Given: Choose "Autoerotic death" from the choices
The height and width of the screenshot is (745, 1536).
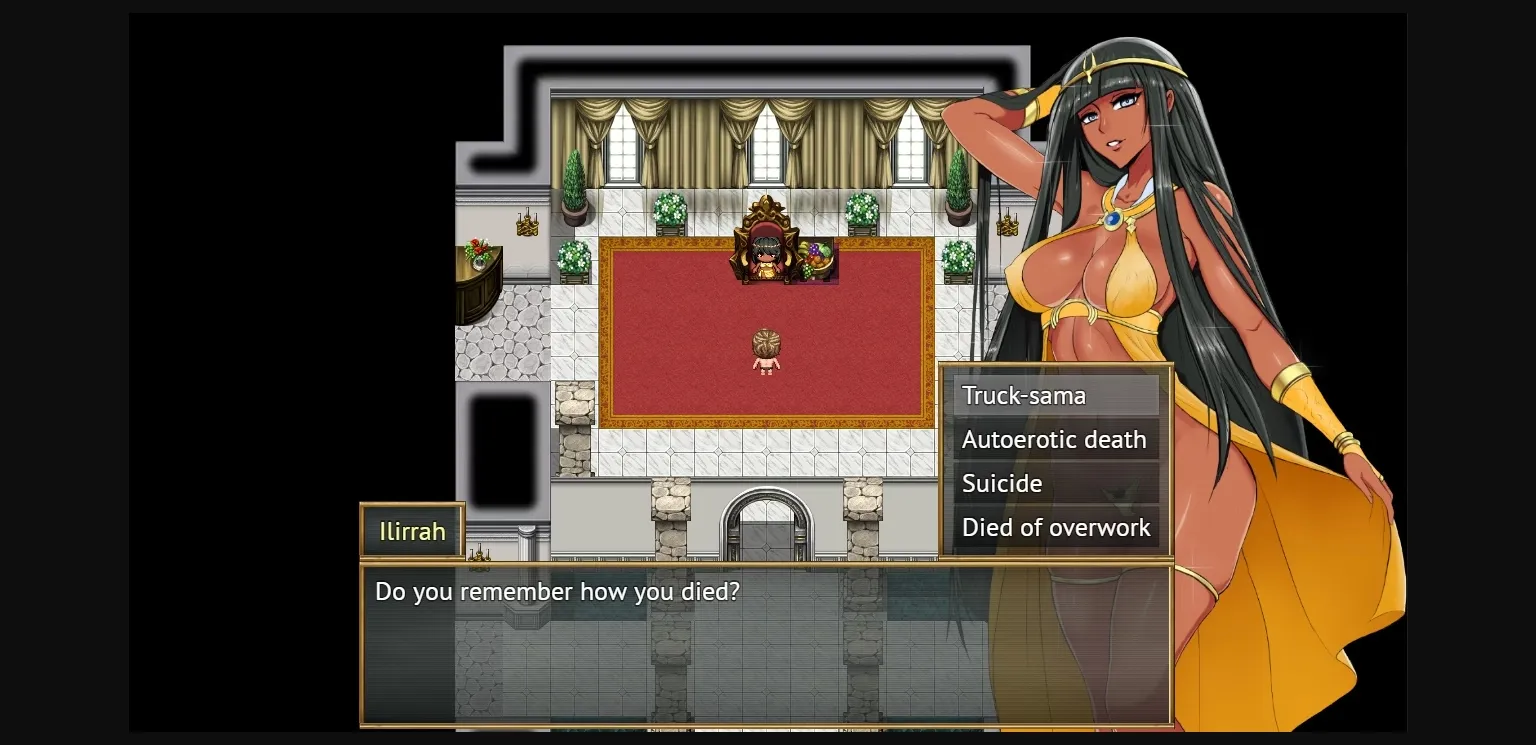Looking at the screenshot, I should pyautogui.click(x=1054, y=440).
